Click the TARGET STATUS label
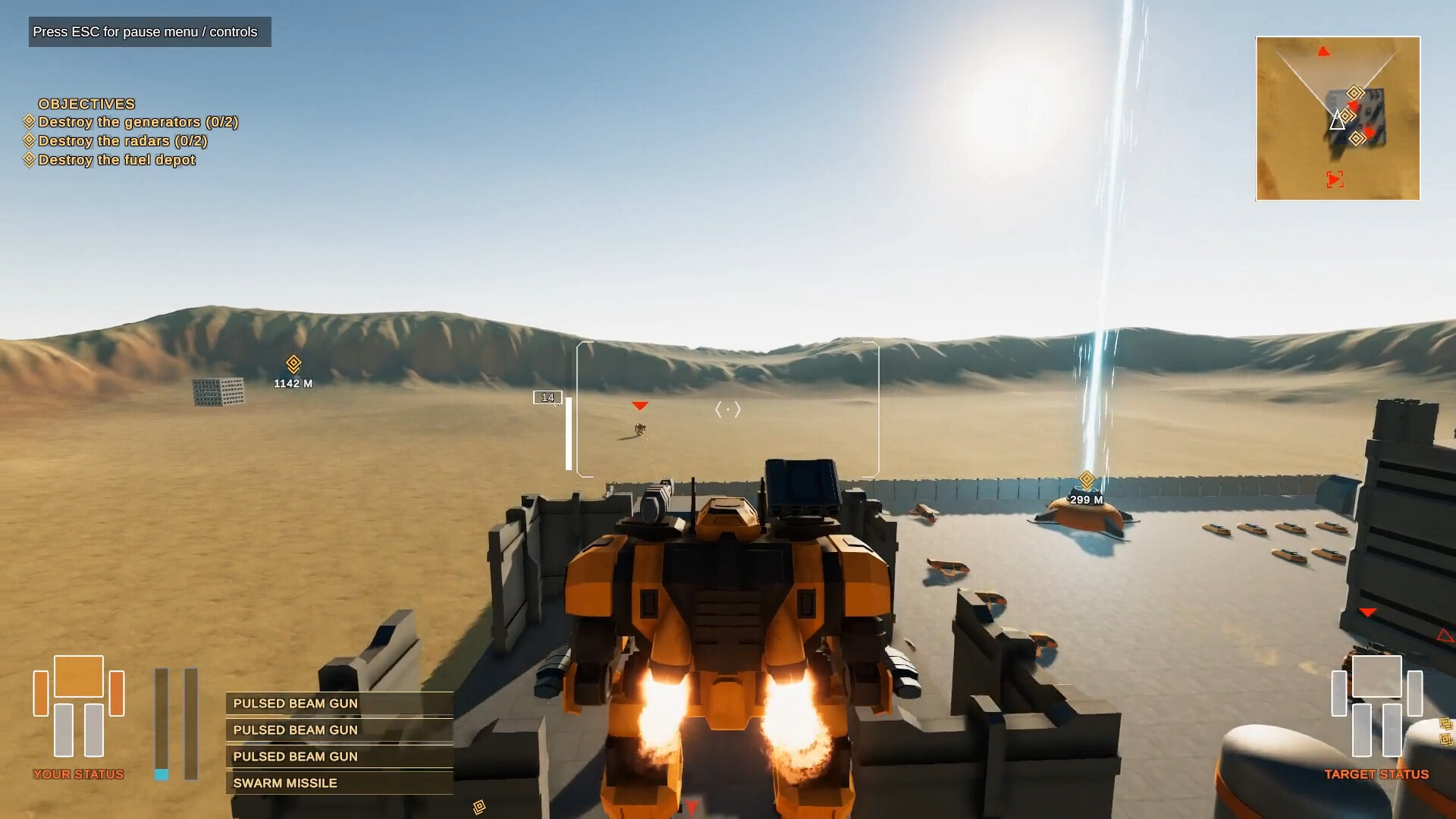 [x=1379, y=775]
